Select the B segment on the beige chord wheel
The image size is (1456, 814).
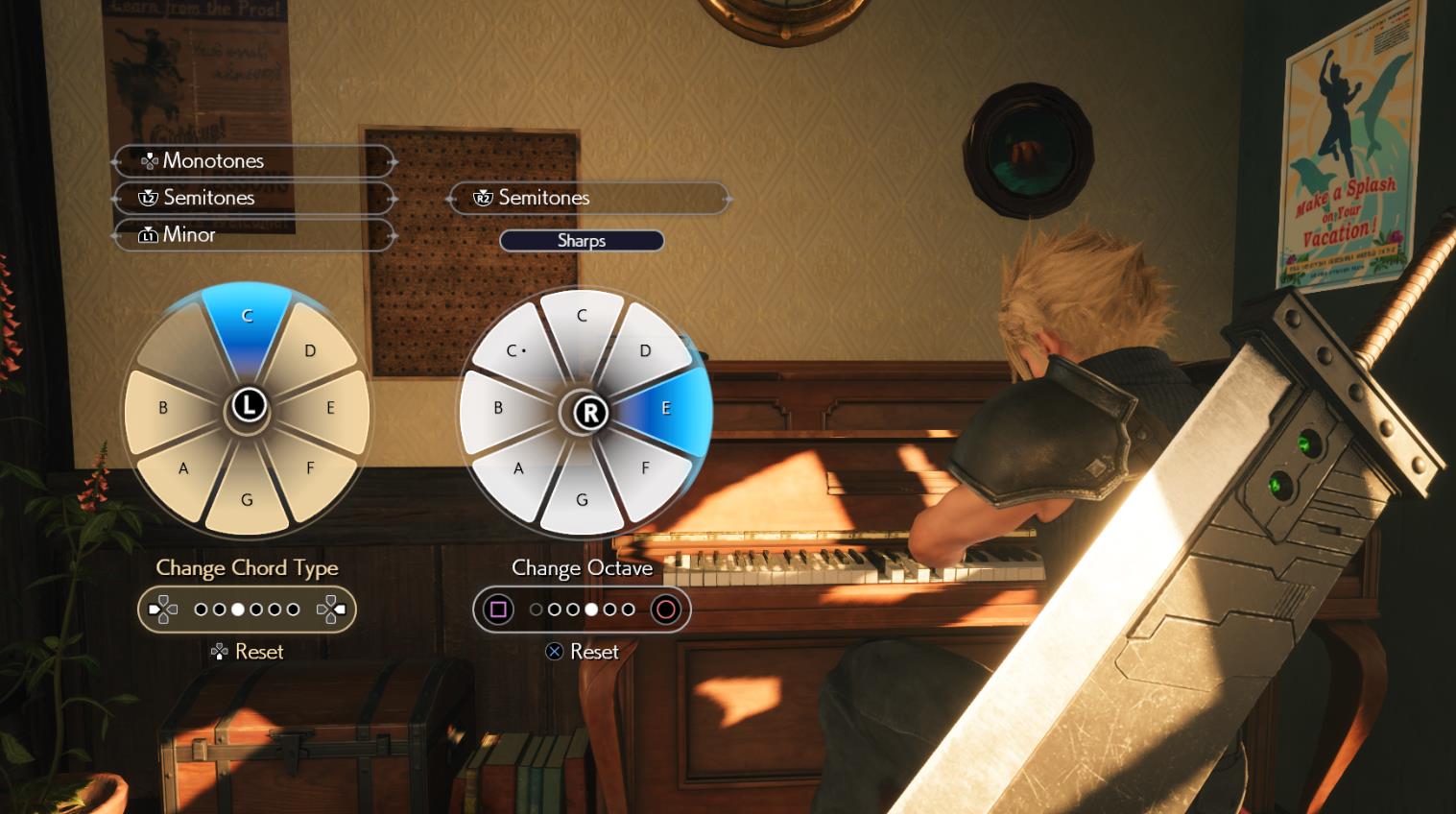163,408
